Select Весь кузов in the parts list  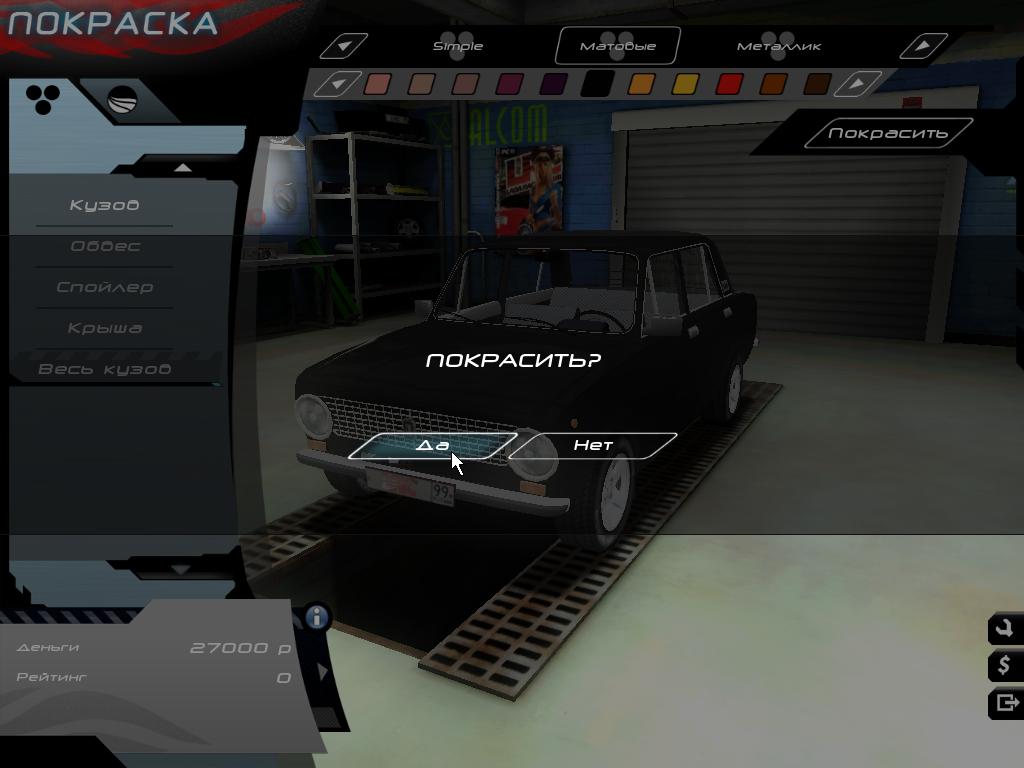tap(104, 369)
